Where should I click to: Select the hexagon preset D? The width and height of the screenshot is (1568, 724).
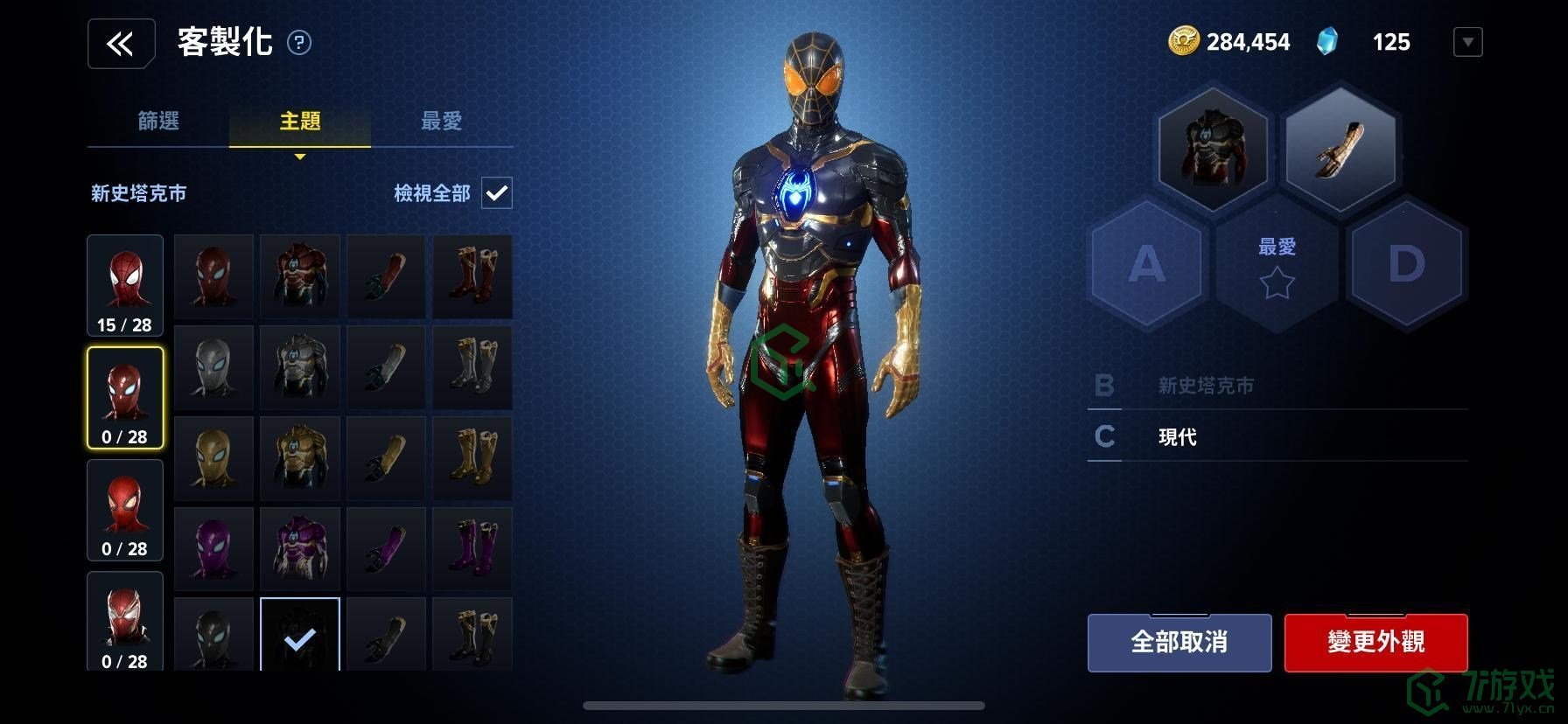point(1406,263)
